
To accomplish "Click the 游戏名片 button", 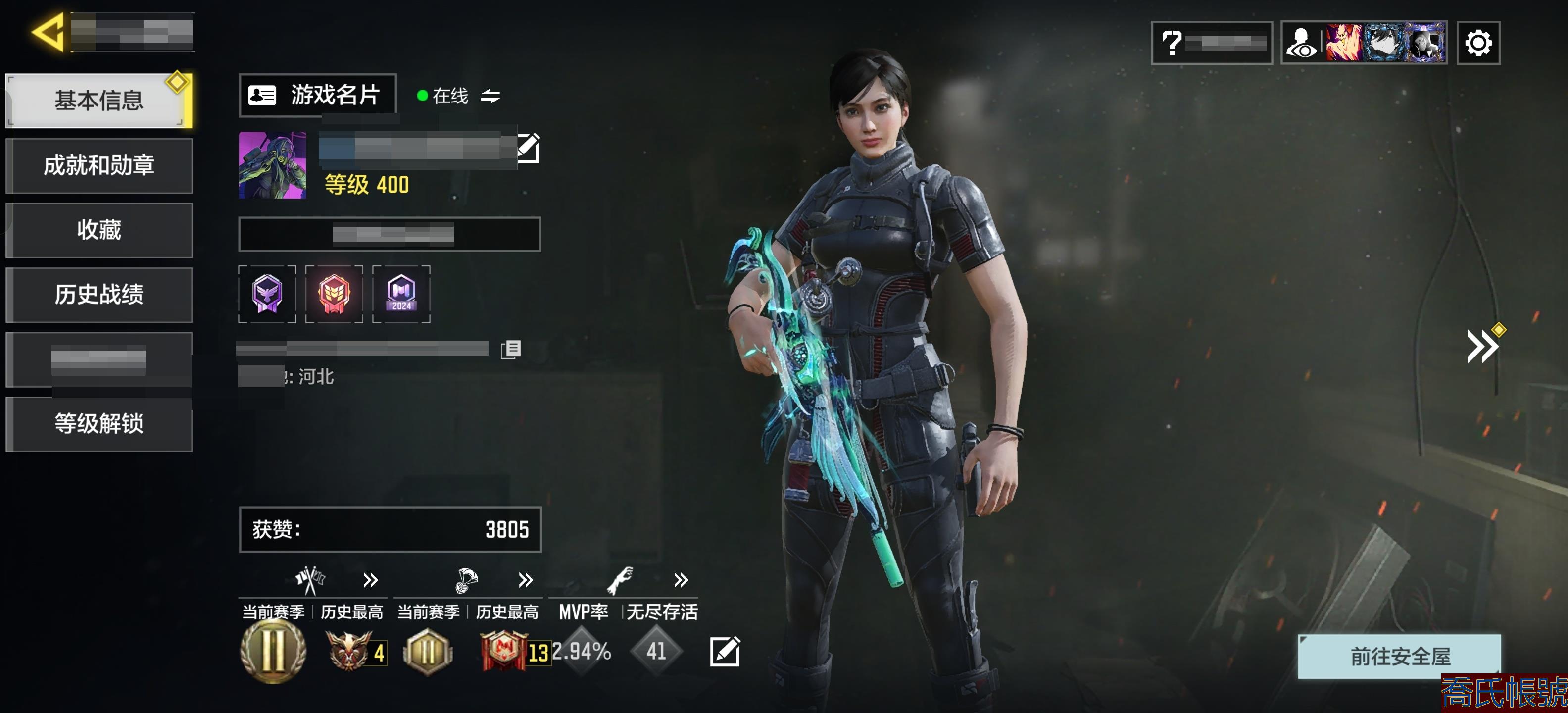I will [317, 95].
